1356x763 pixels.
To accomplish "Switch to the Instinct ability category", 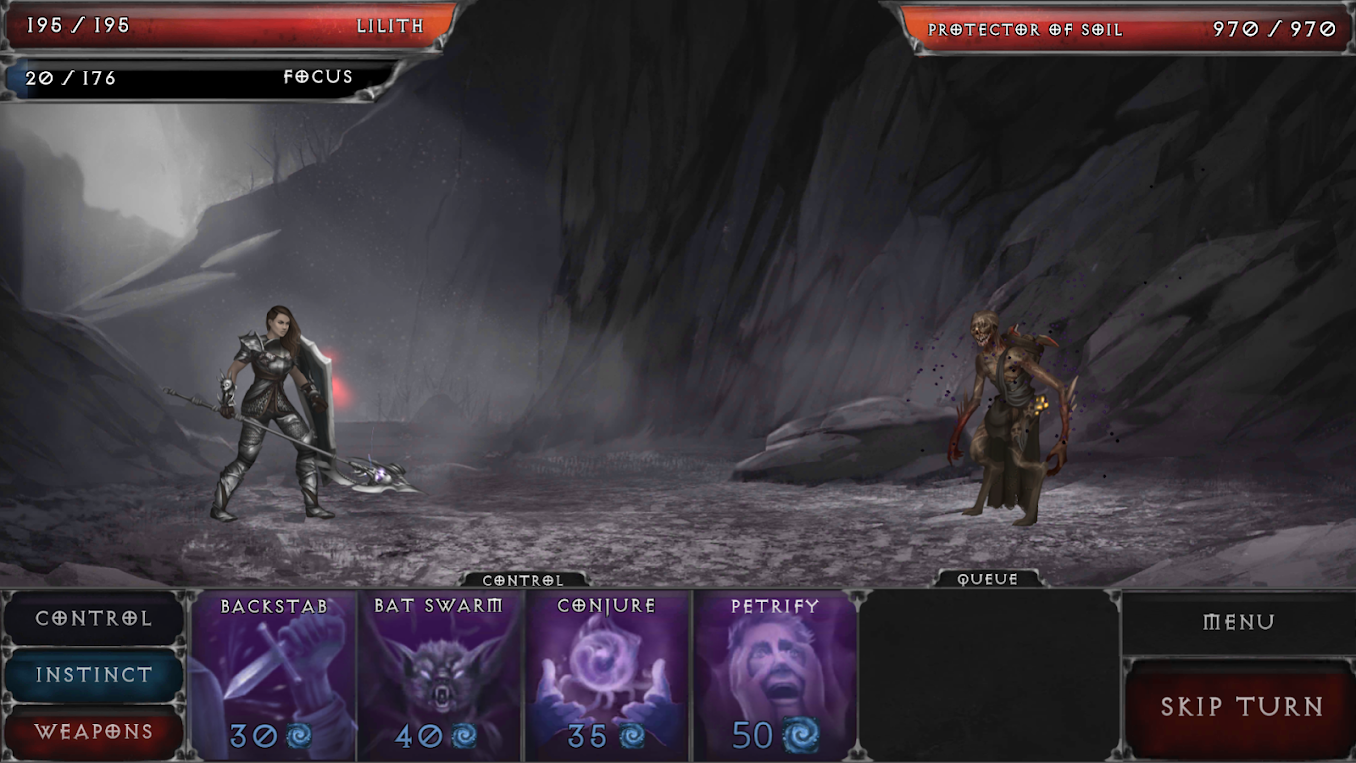I will (93, 675).
